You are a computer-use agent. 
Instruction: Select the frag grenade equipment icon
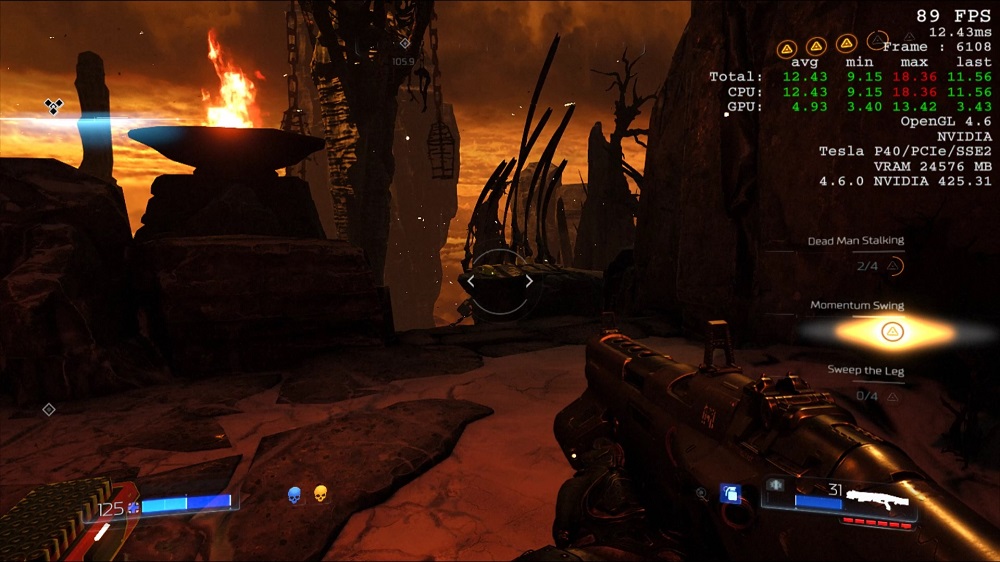pos(731,493)
